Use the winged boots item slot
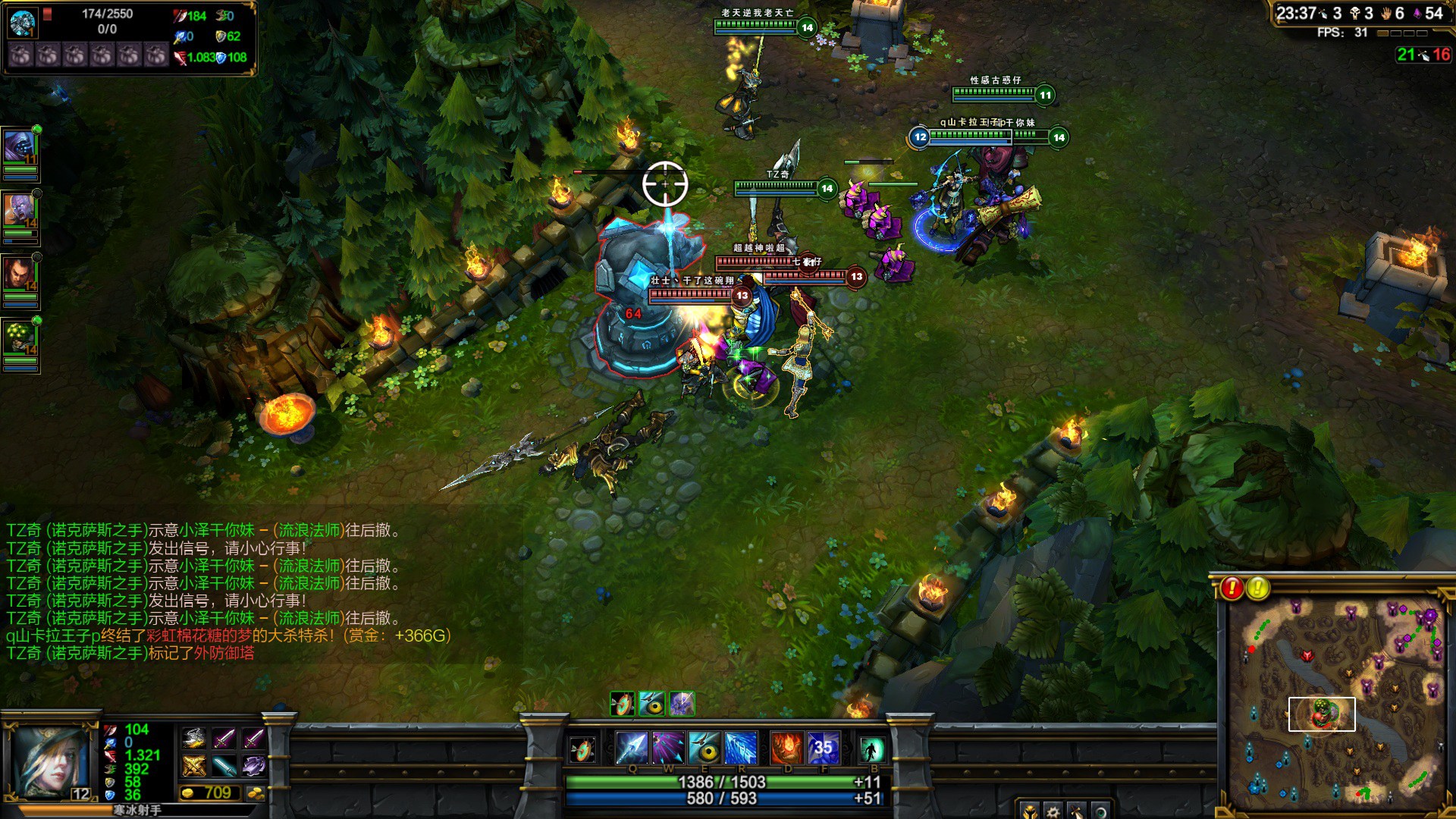Image resolution: width=1456 pixels, height=819 pixels. click(x=194, y=738)
